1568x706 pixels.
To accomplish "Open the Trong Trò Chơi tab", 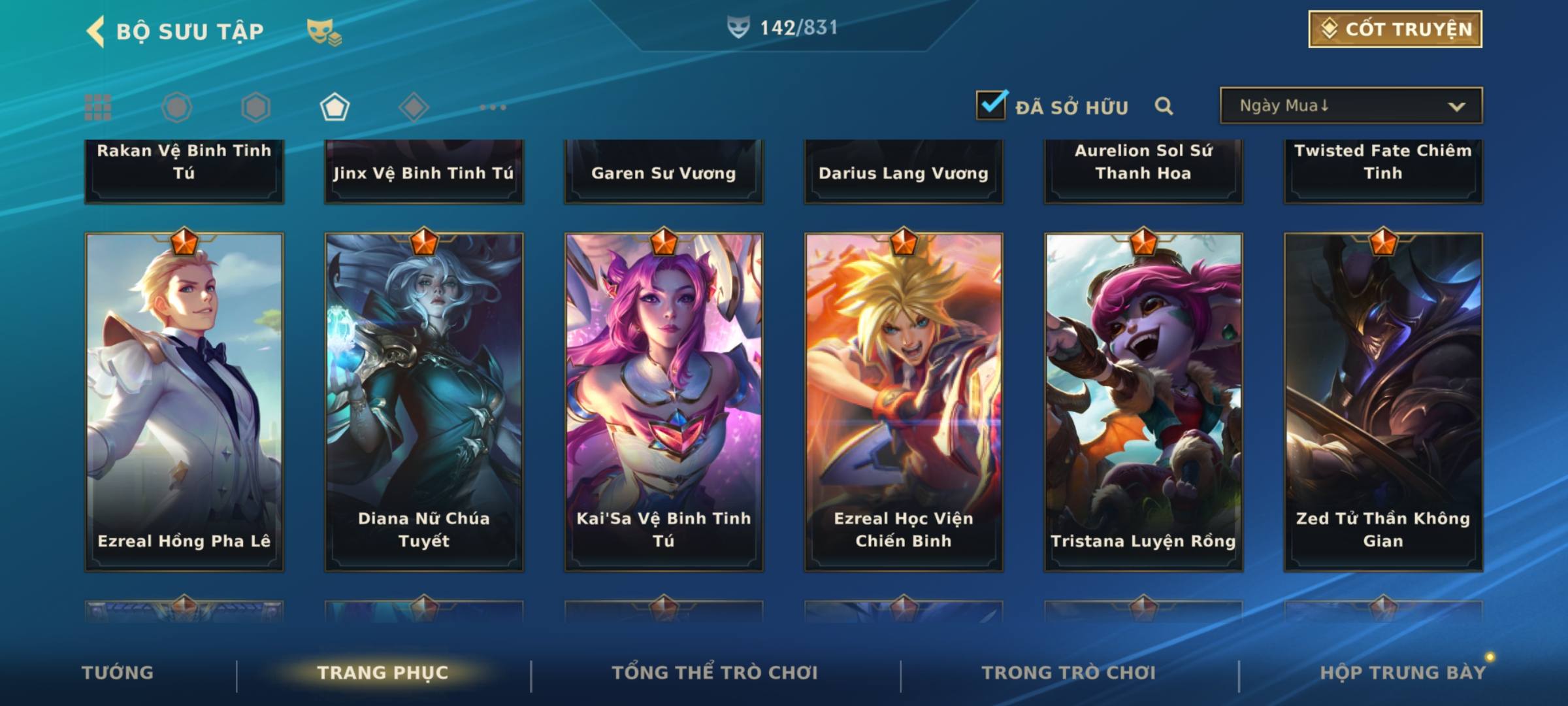I will 1069,673.
